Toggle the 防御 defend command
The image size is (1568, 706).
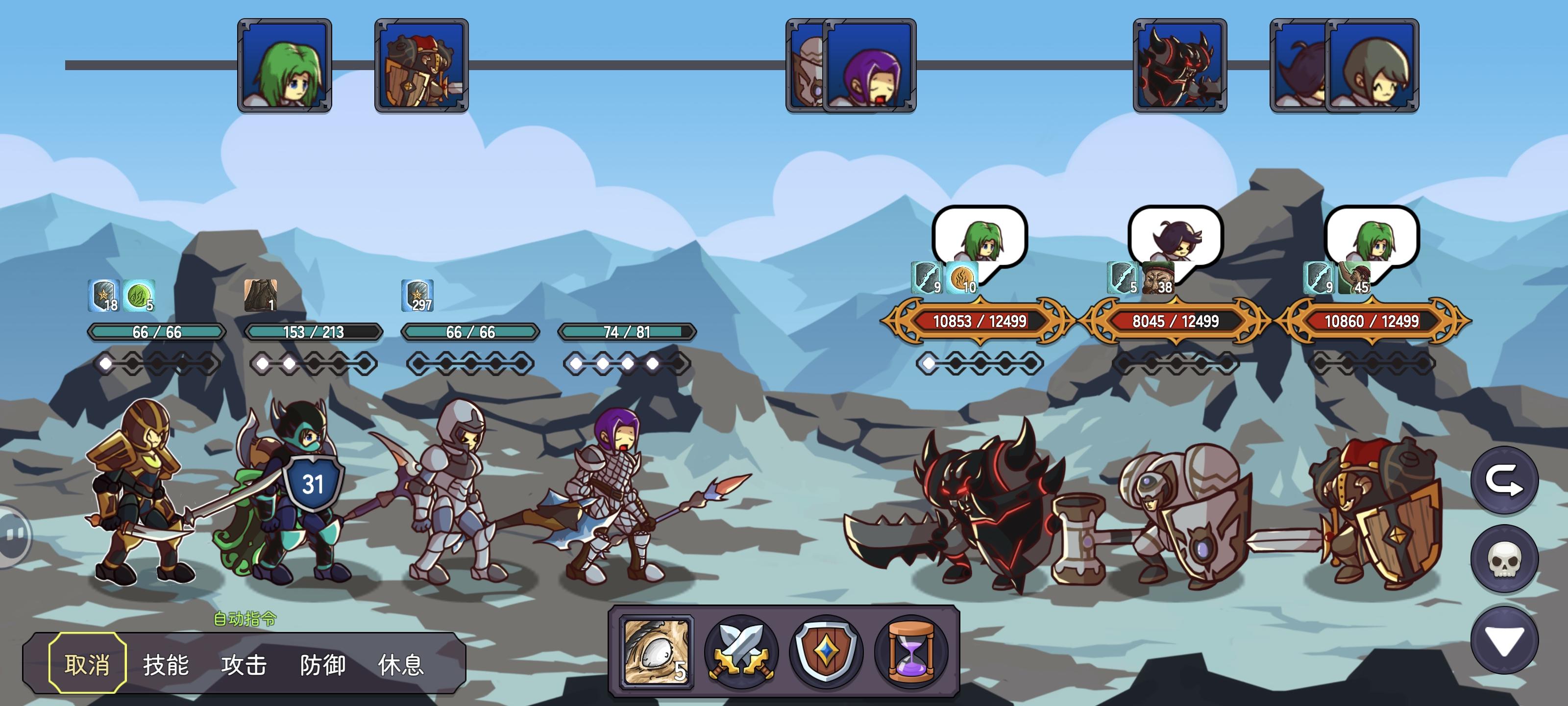coord(323,666)
